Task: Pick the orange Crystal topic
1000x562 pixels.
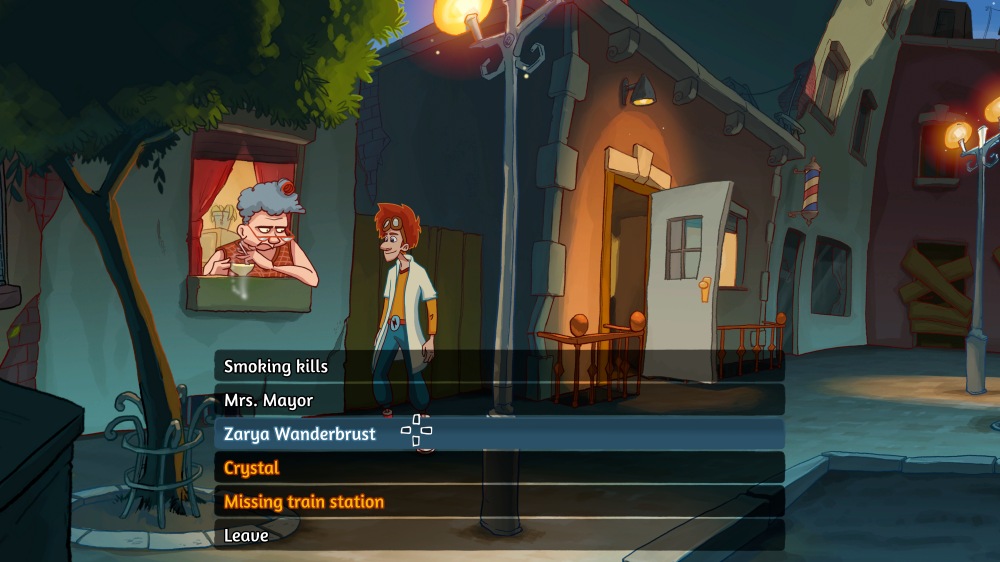Action: [x=251, y=468]
